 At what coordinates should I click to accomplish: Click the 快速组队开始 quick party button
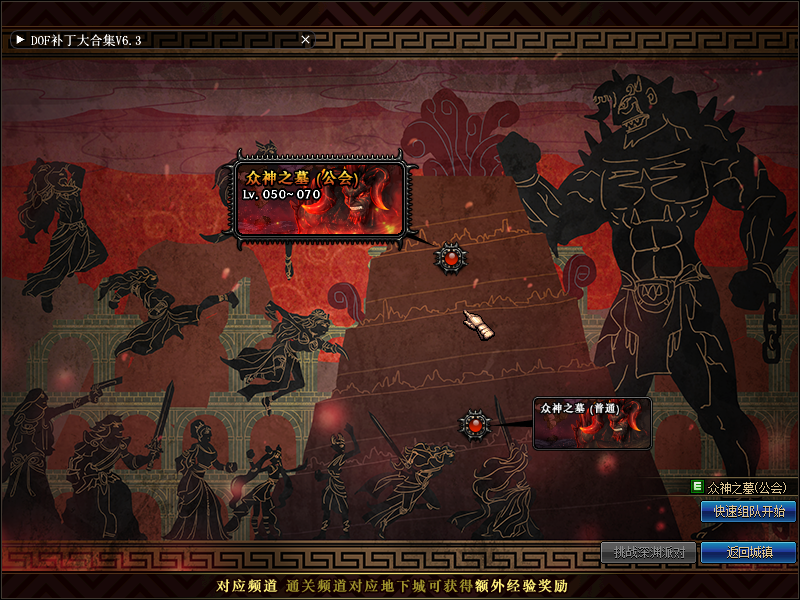tap(748, 511)
